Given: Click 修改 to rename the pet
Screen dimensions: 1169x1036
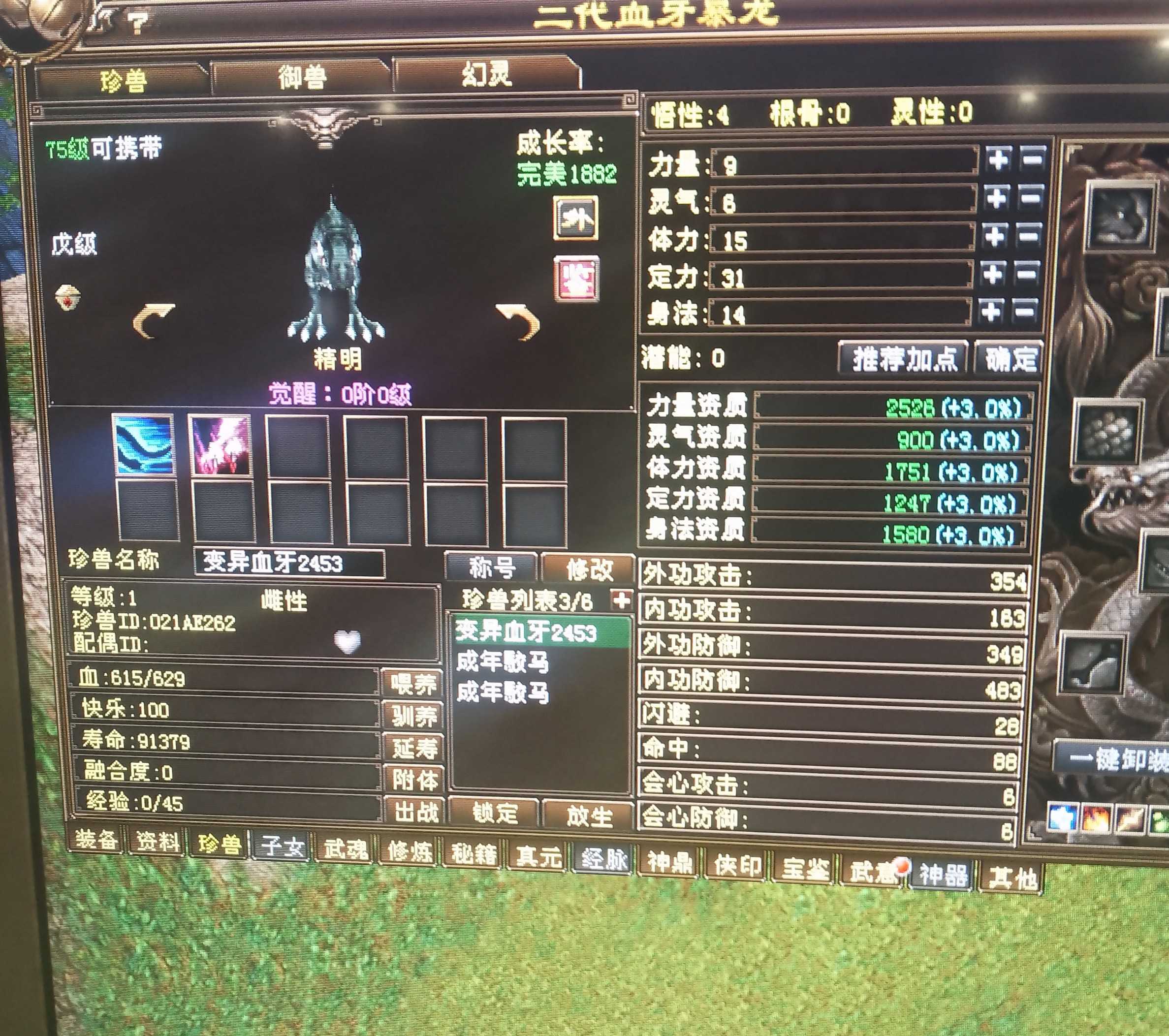Looking at the screenshot, I should click(x=589, y=569).
